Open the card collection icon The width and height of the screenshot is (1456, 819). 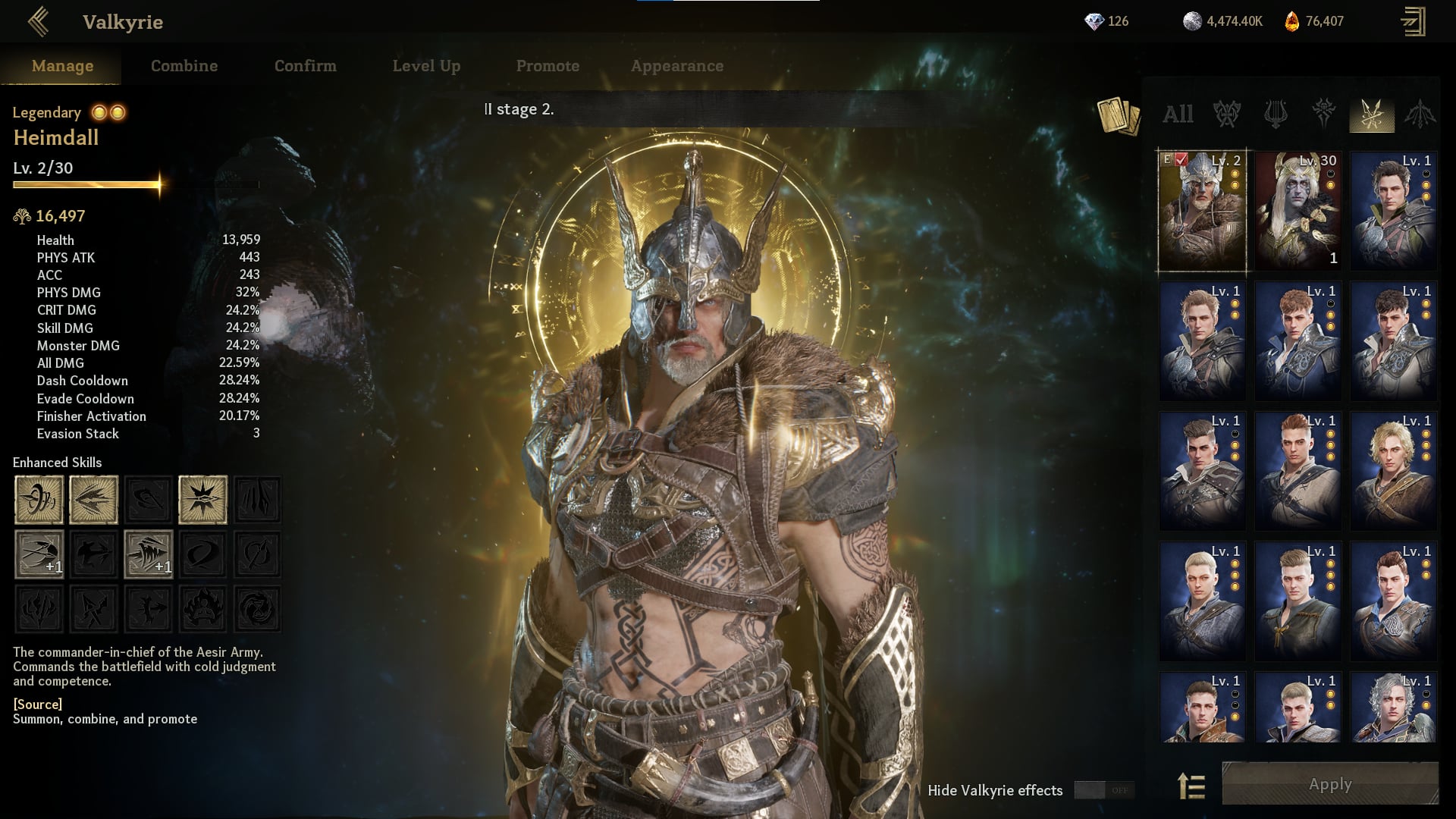coord(1118,116)
